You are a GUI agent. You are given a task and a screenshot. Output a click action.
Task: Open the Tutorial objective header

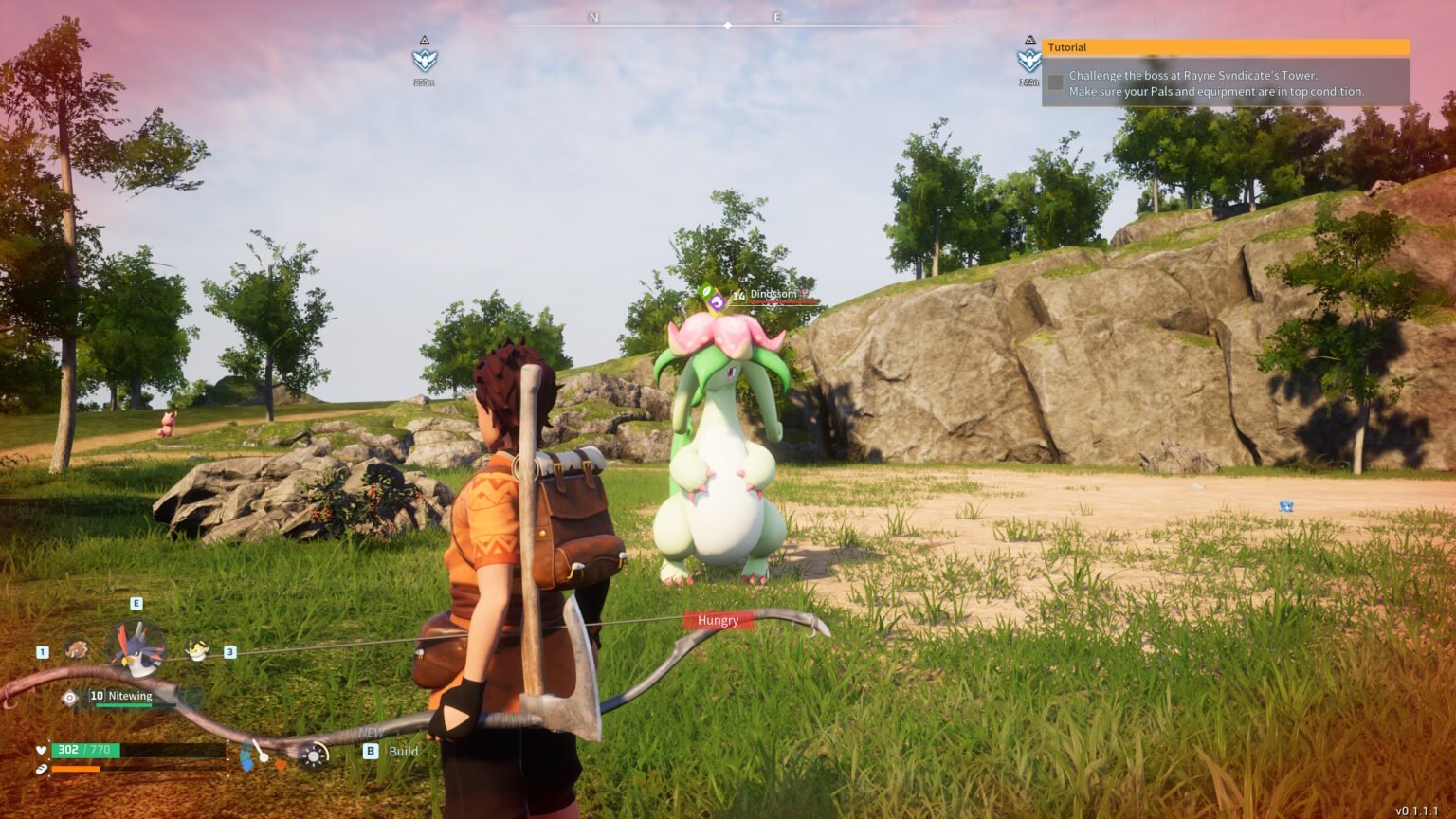click(1226, 47)
